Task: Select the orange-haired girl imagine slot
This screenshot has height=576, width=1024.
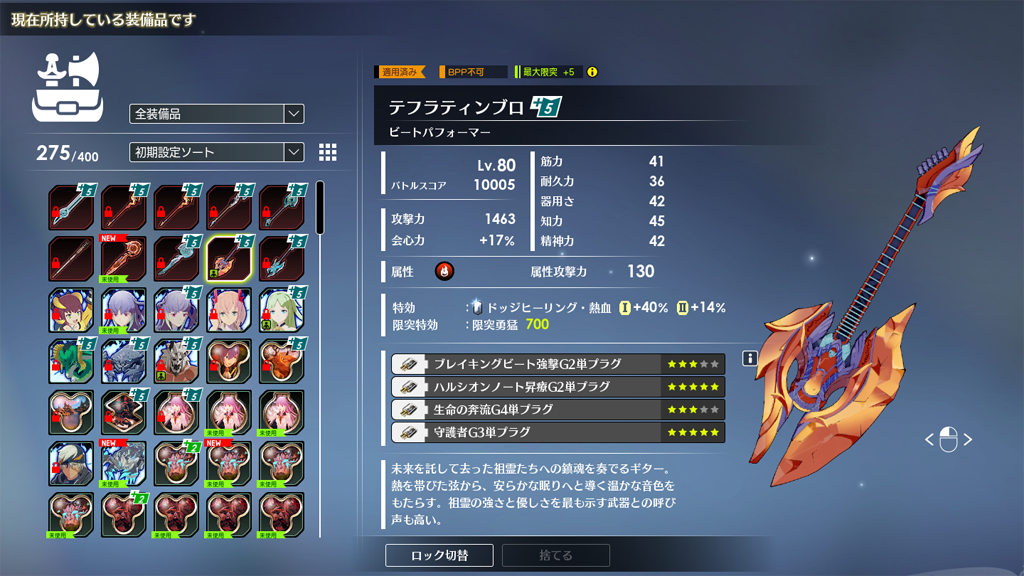Action: click(x=72, y=310)
